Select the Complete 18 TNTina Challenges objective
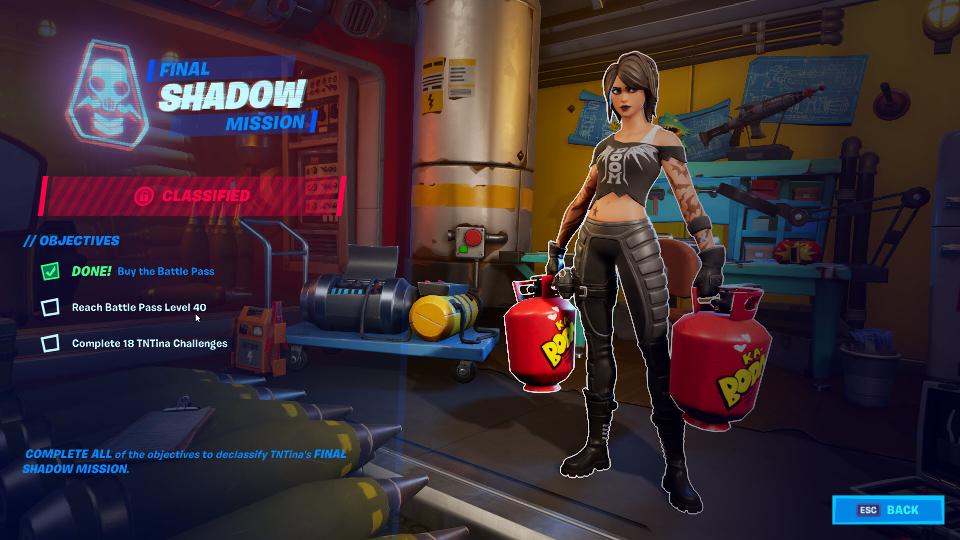 pyautogui.click(x=149, y=343)
